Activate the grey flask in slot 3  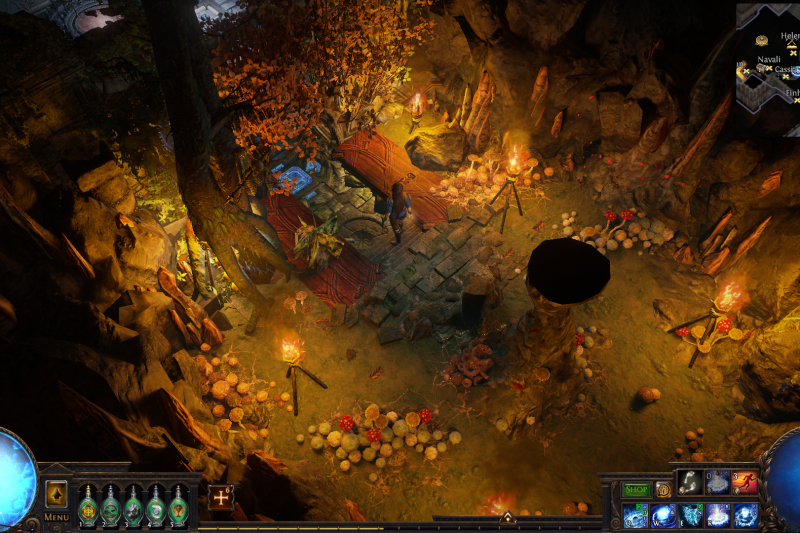(x=134, y=505)
